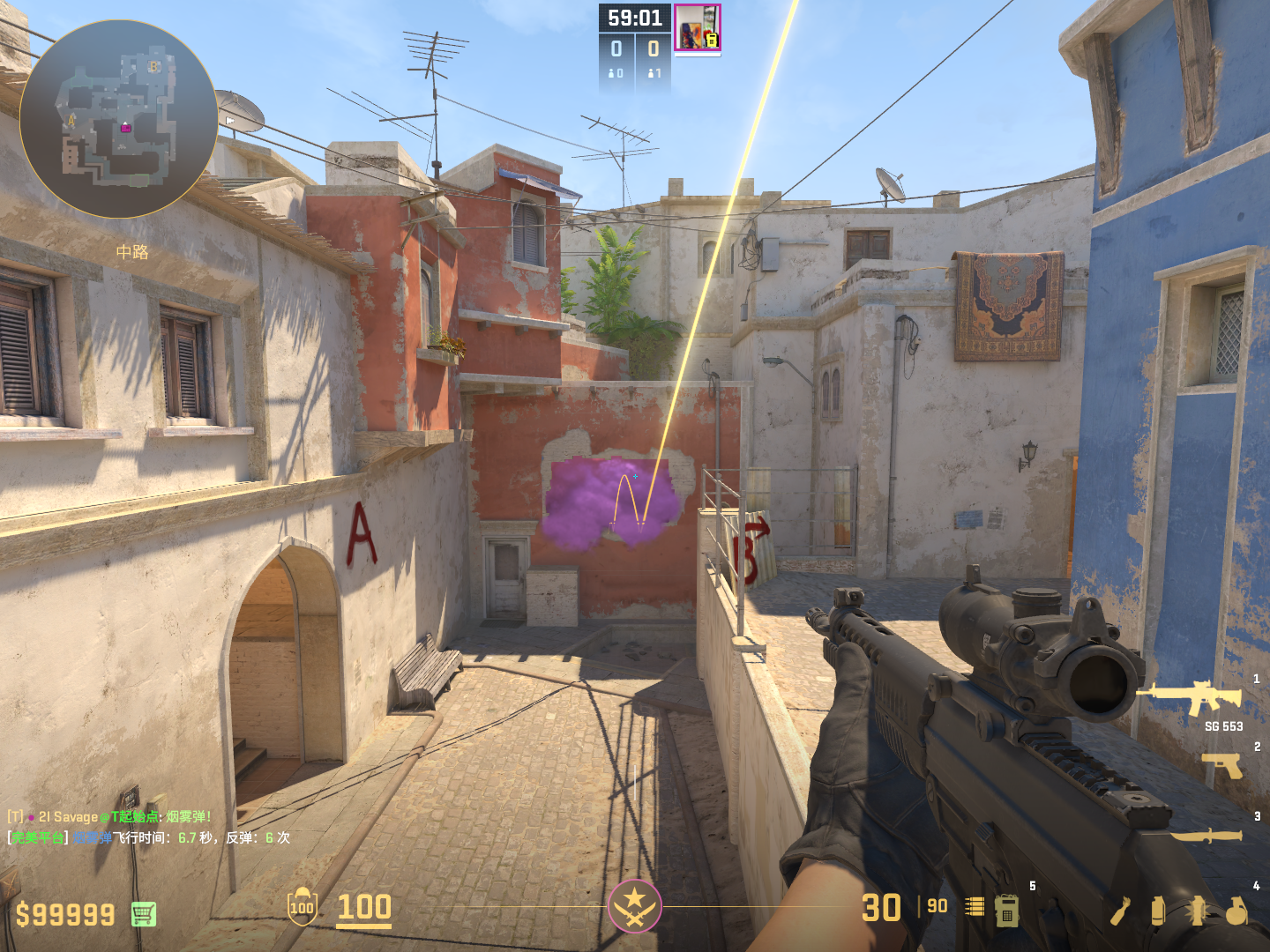Select the pistol icon in slot 2
This screenshot has height=952, width=1270.
(1220, 763)
